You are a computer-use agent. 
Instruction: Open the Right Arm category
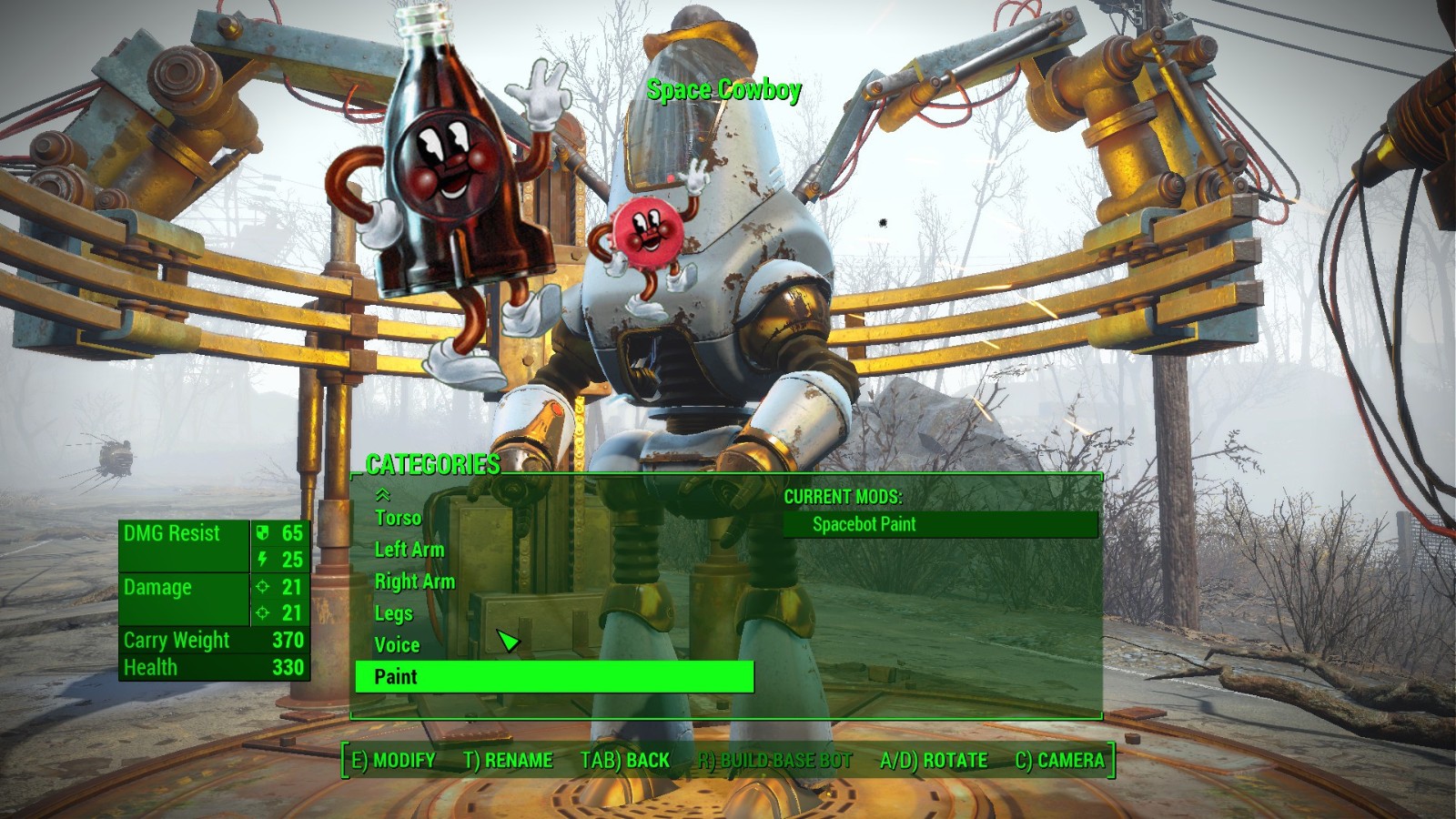(414, 581)
